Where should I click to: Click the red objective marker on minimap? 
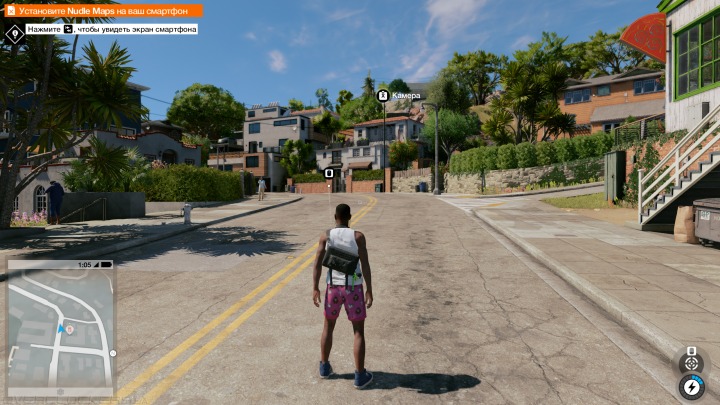[69, 329]
